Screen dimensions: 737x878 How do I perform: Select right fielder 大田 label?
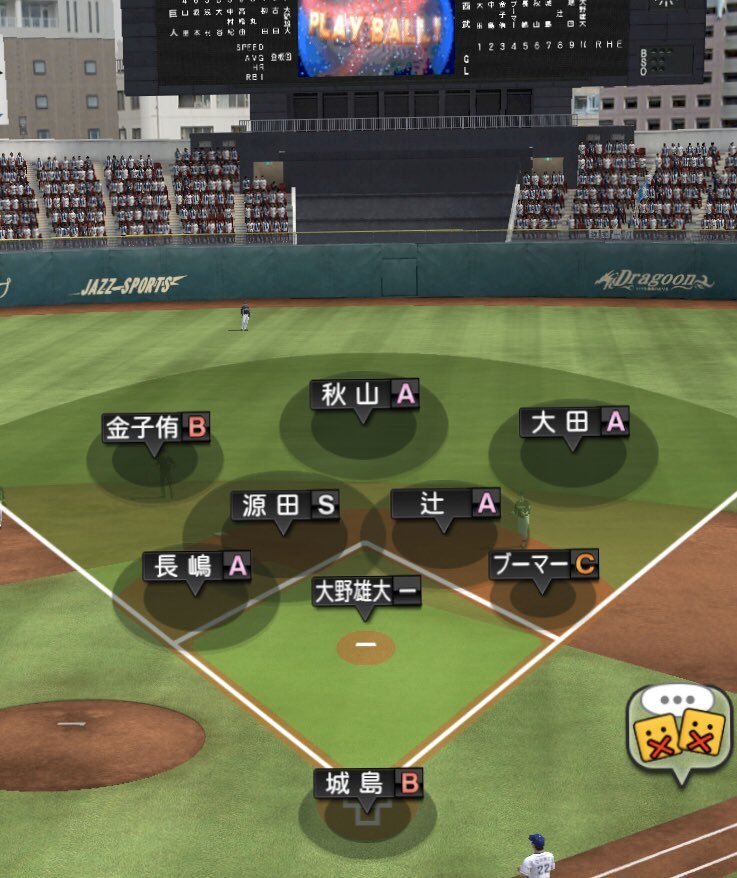tap(574, 422)
